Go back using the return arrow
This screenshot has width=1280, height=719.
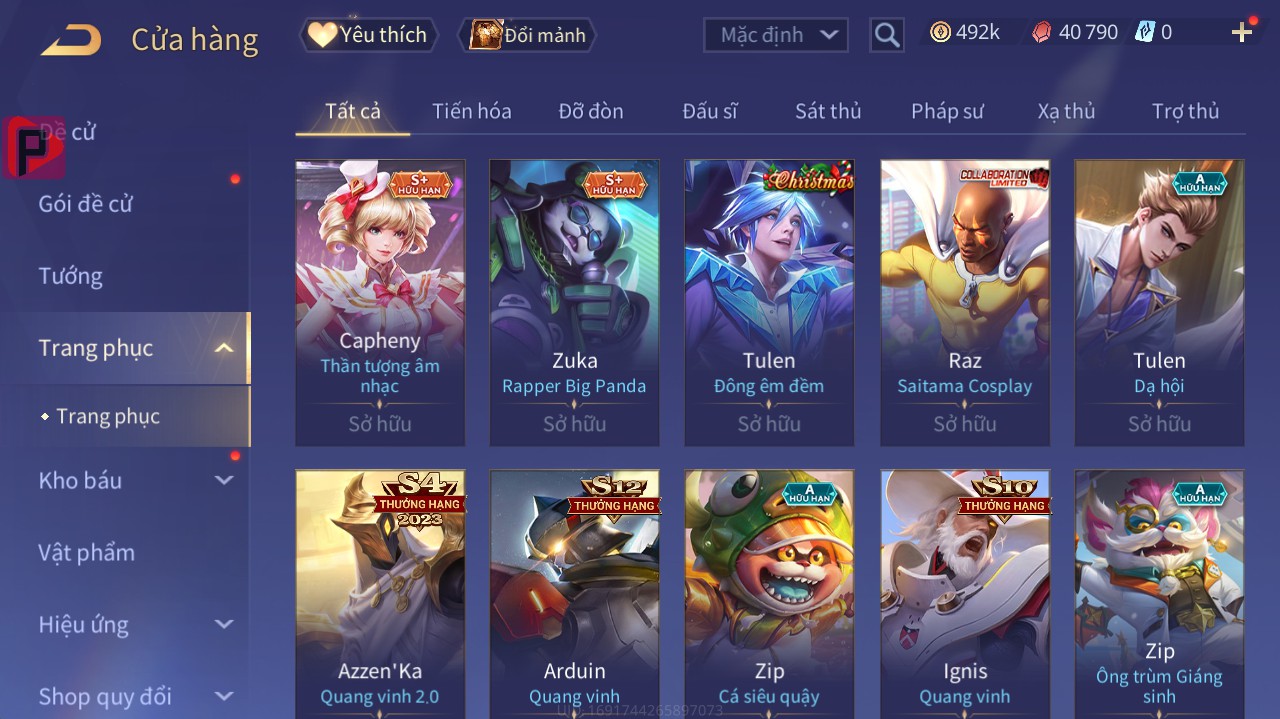71,40
